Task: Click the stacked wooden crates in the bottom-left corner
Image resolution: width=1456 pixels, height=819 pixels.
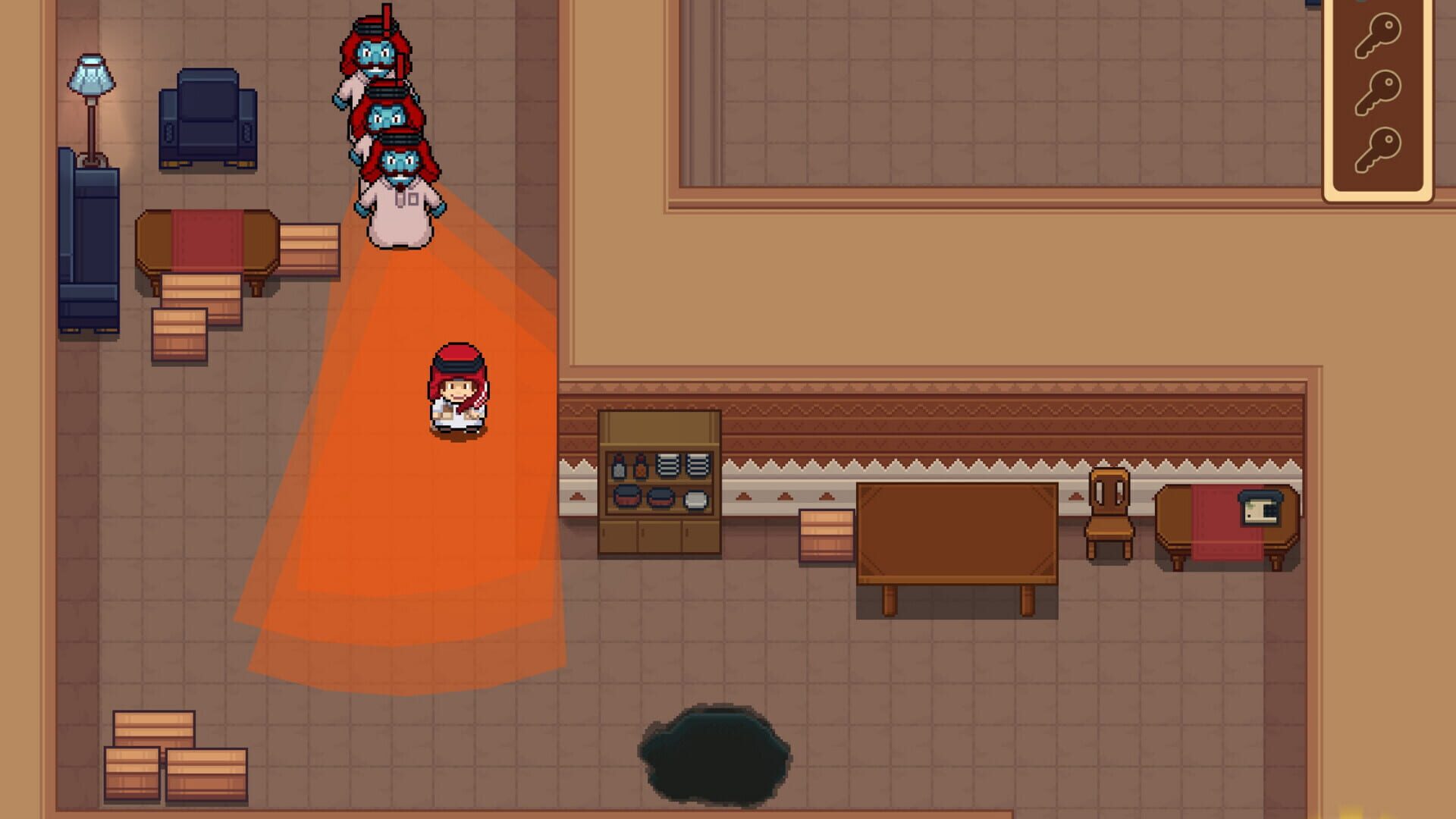Action: coord(174,758)
